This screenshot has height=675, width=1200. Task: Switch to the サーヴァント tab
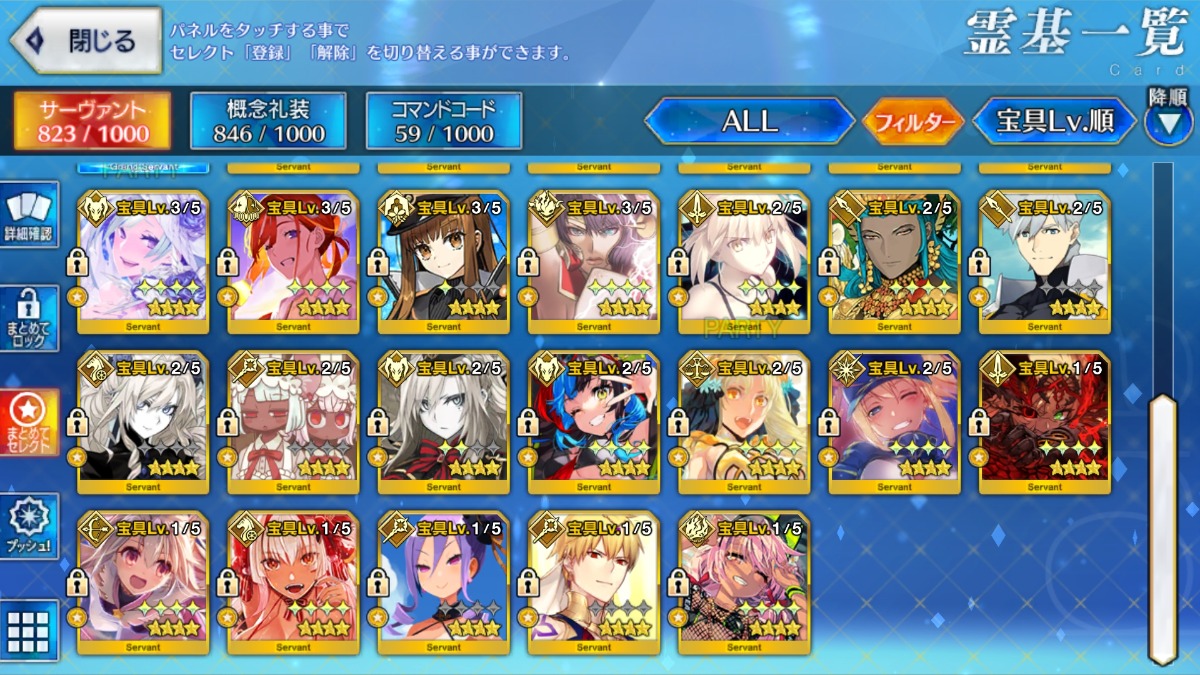(x=92, y=122)
